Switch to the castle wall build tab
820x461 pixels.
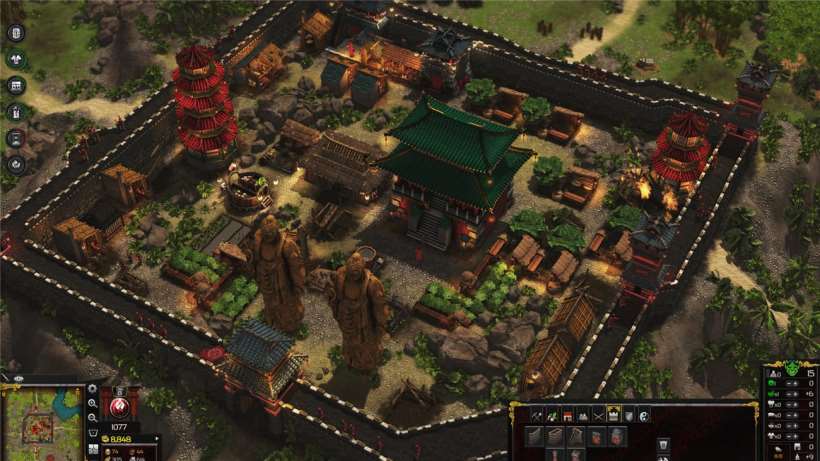point(614,415)
